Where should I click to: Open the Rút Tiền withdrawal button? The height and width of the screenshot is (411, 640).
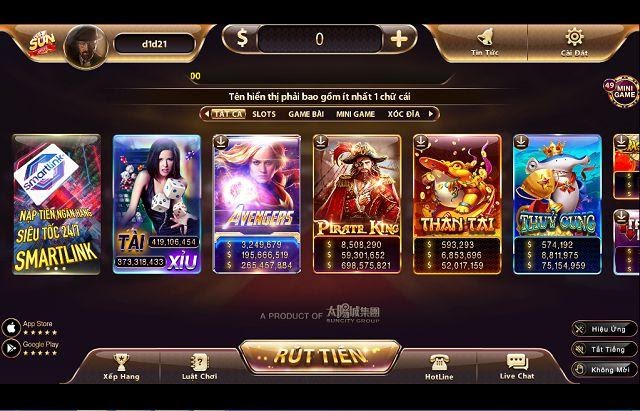tap(320, 355)
